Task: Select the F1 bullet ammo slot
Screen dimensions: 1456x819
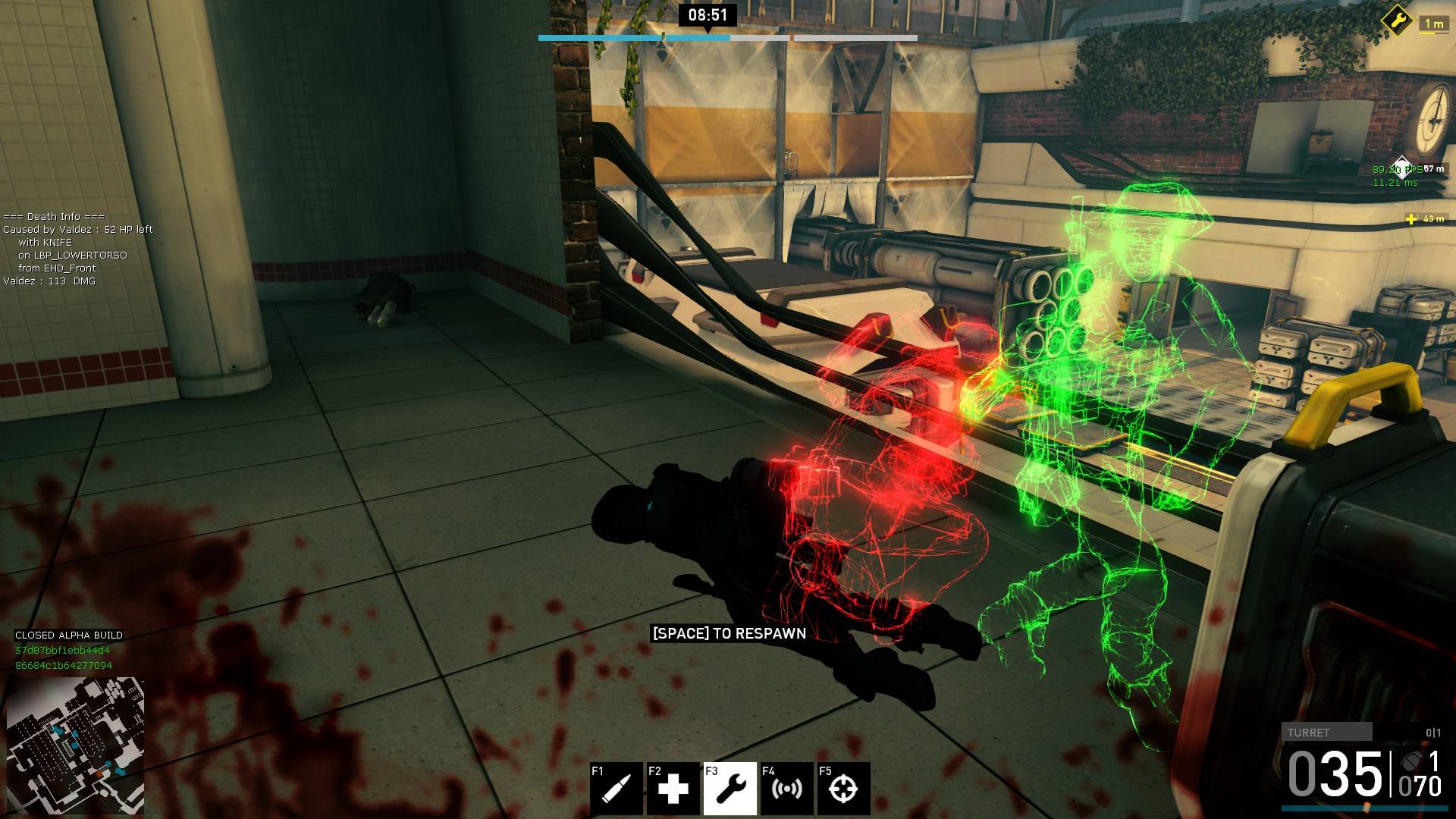Action: [x=616, y=788]
